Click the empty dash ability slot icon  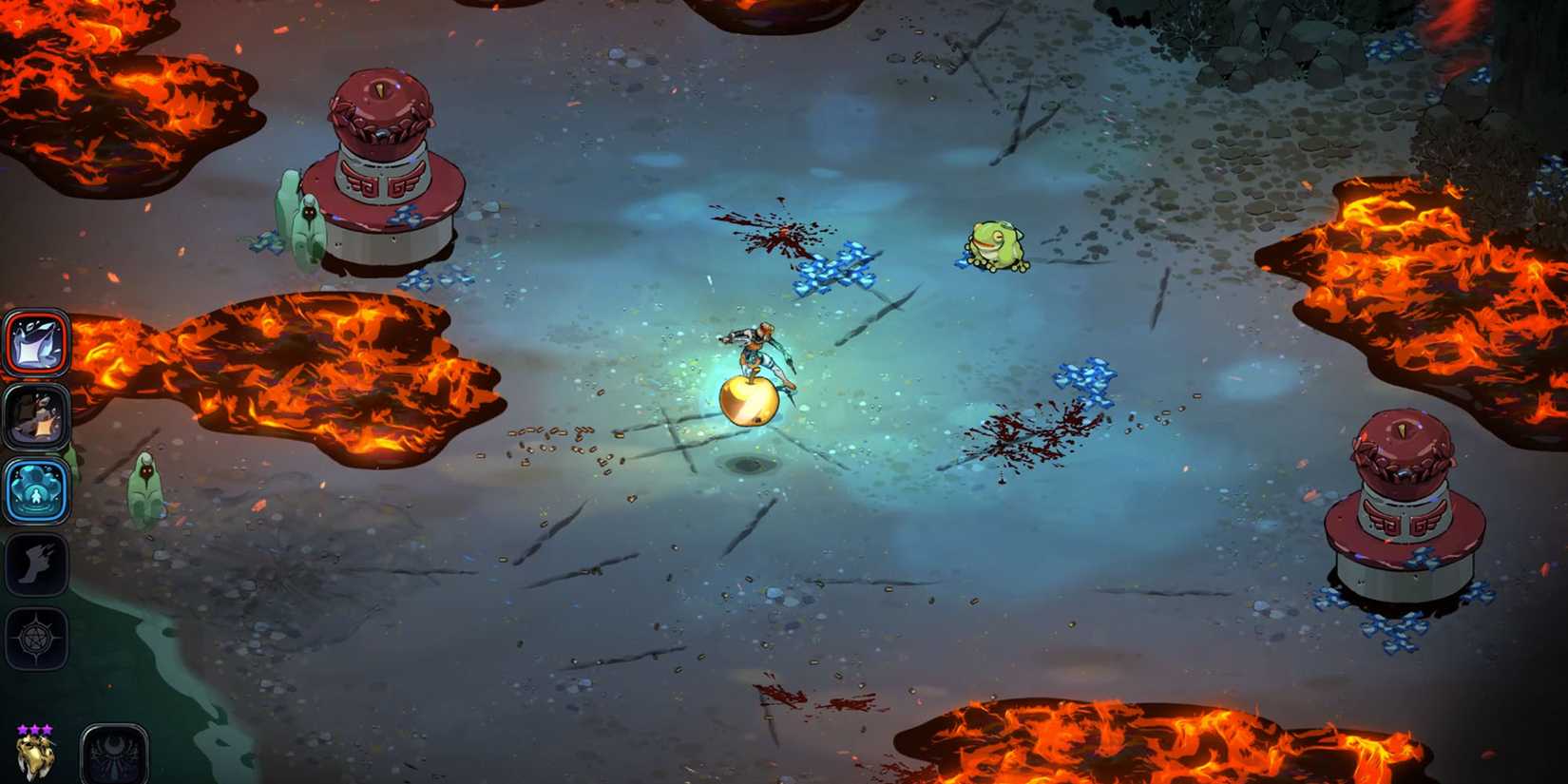[38, 564]
